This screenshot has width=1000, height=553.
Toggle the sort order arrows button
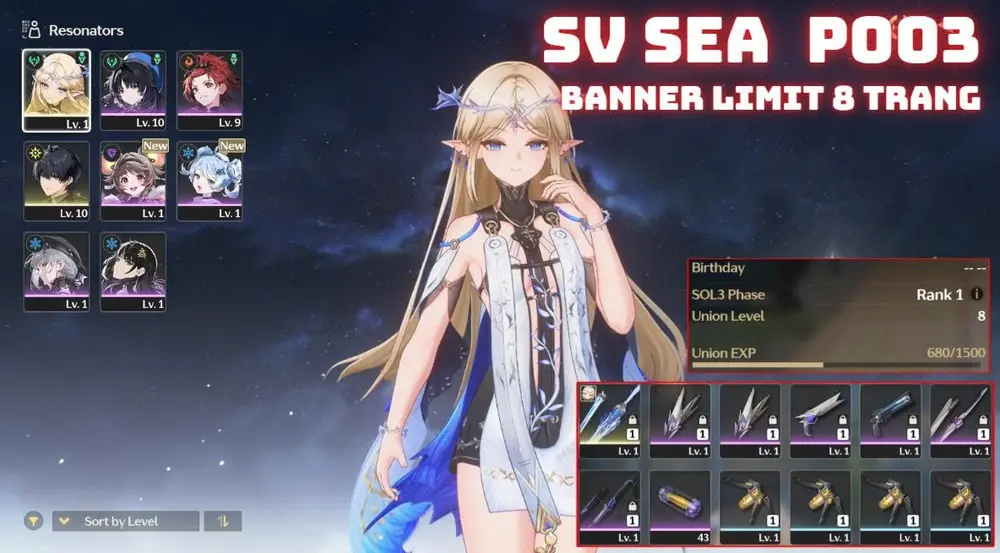coord(222,521)
